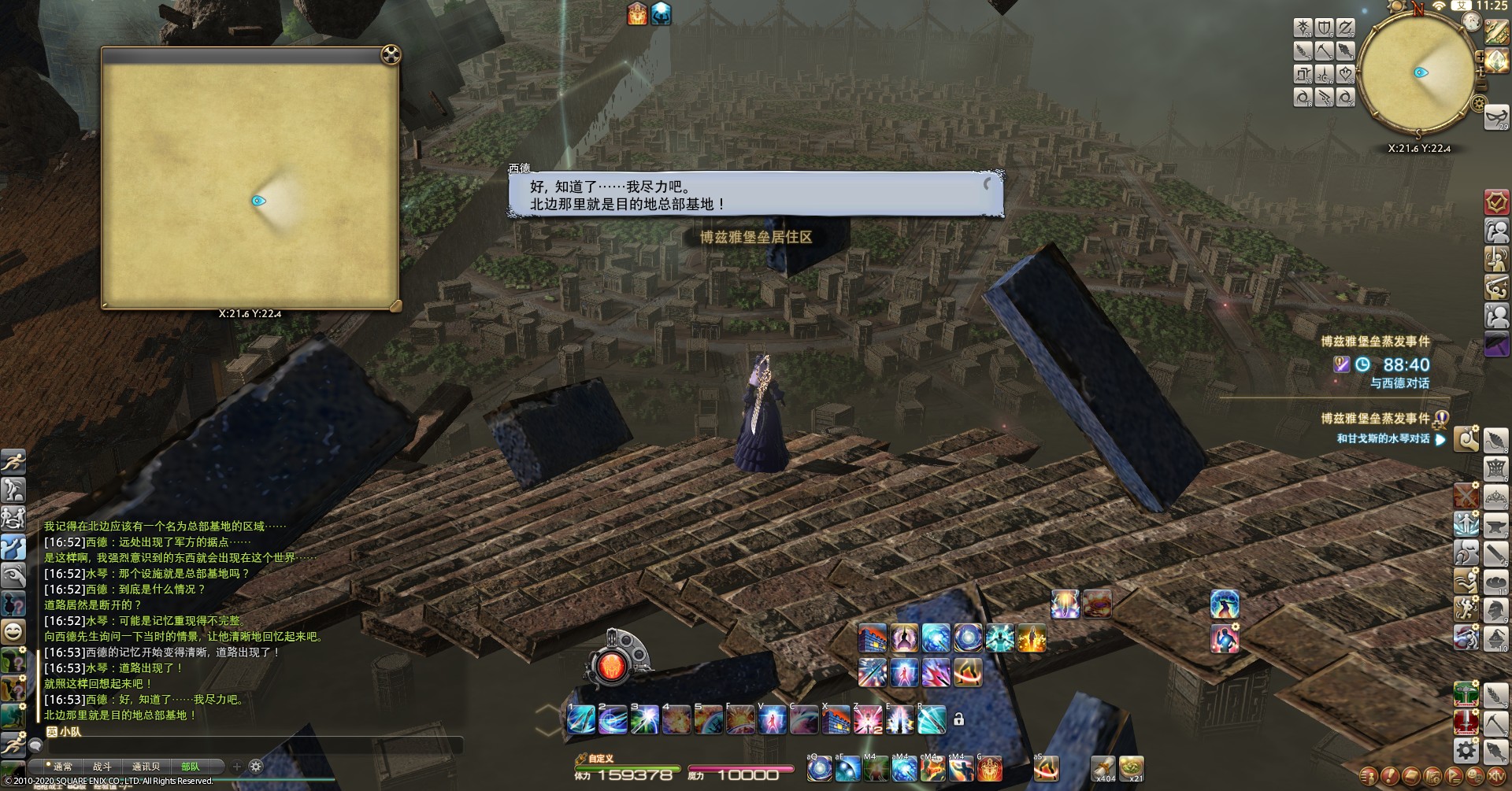Viewport: 1512px width, 791px height.
Task: Add a new chat tab with plus button
Action: [236, 767]
